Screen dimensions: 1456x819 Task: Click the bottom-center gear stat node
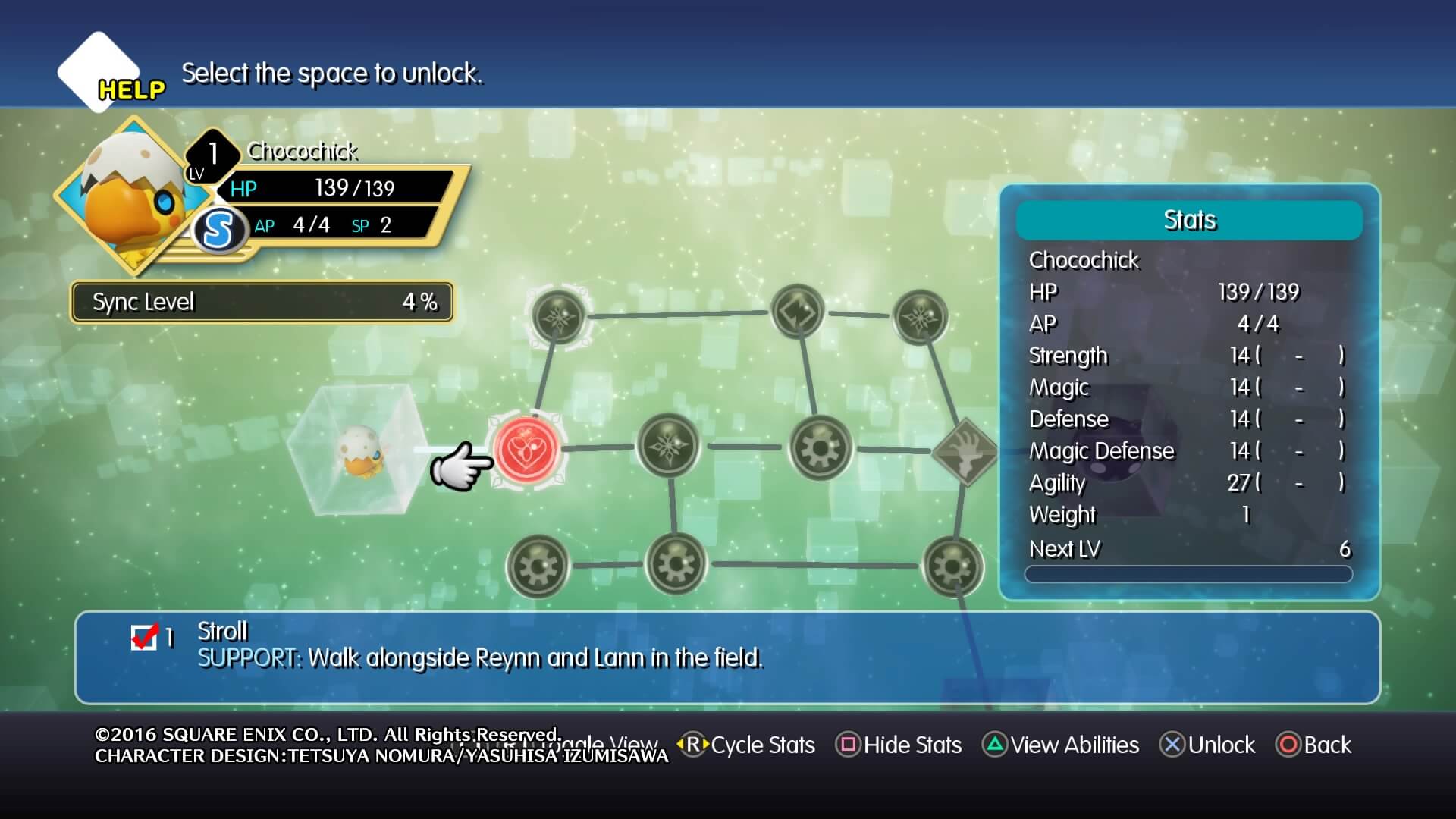coord(677,565)
